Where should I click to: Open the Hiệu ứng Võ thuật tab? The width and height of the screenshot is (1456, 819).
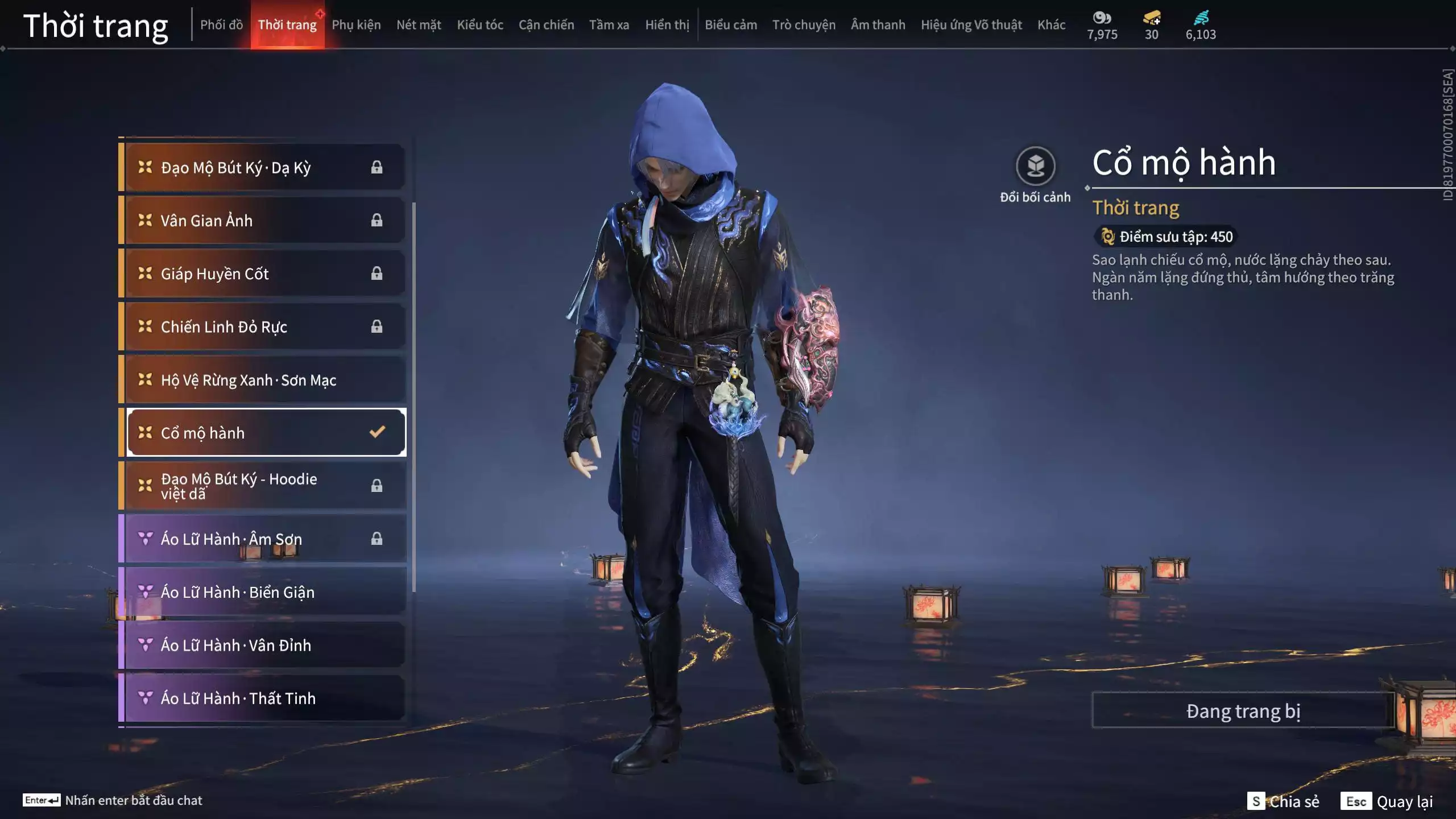point(971,25)
